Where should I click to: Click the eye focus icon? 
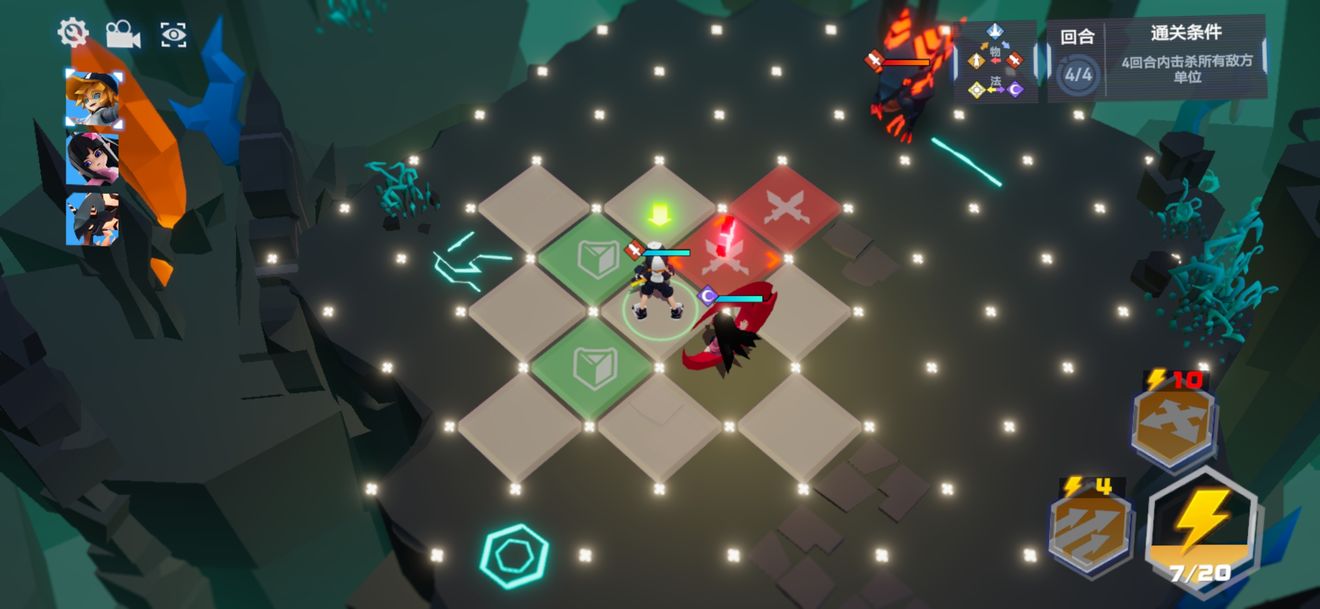tap(174, 35)
